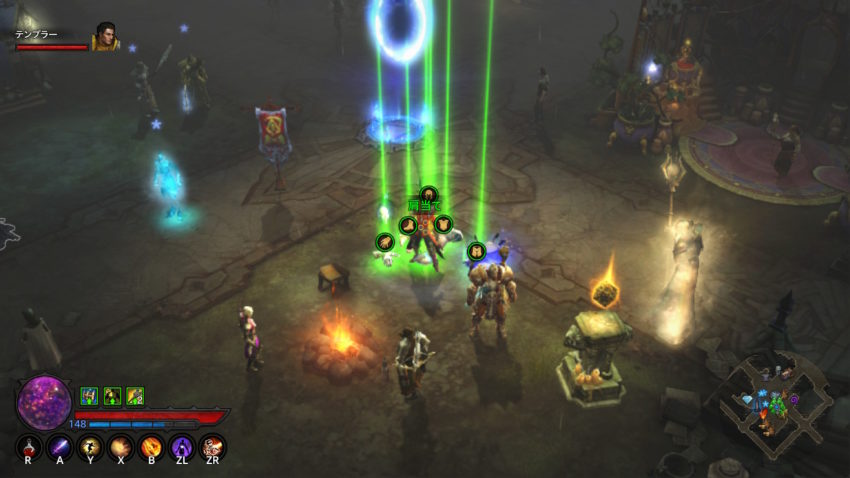Inspect the first blue buff icon
Screen dimensions: 850x478
(88, 395)
